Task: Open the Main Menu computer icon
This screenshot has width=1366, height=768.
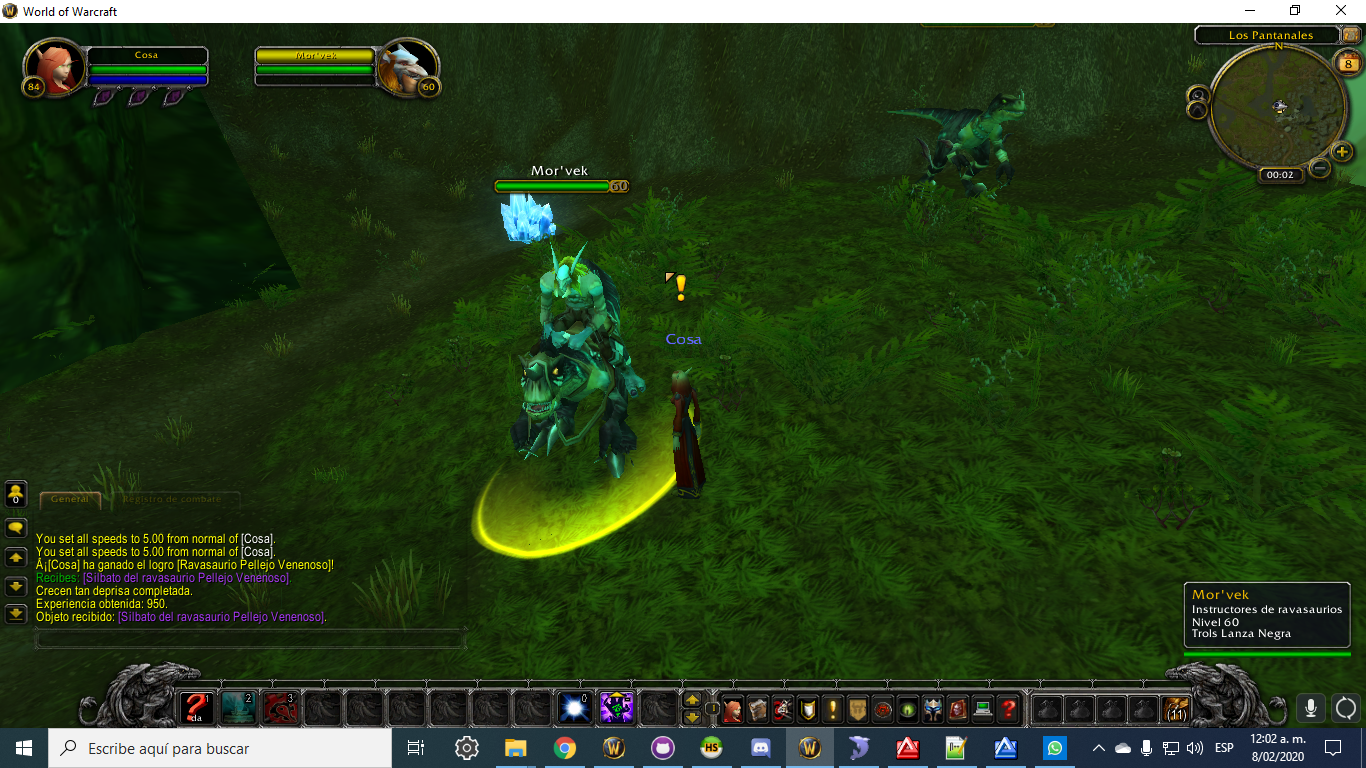Action: [x=983, y=708]
